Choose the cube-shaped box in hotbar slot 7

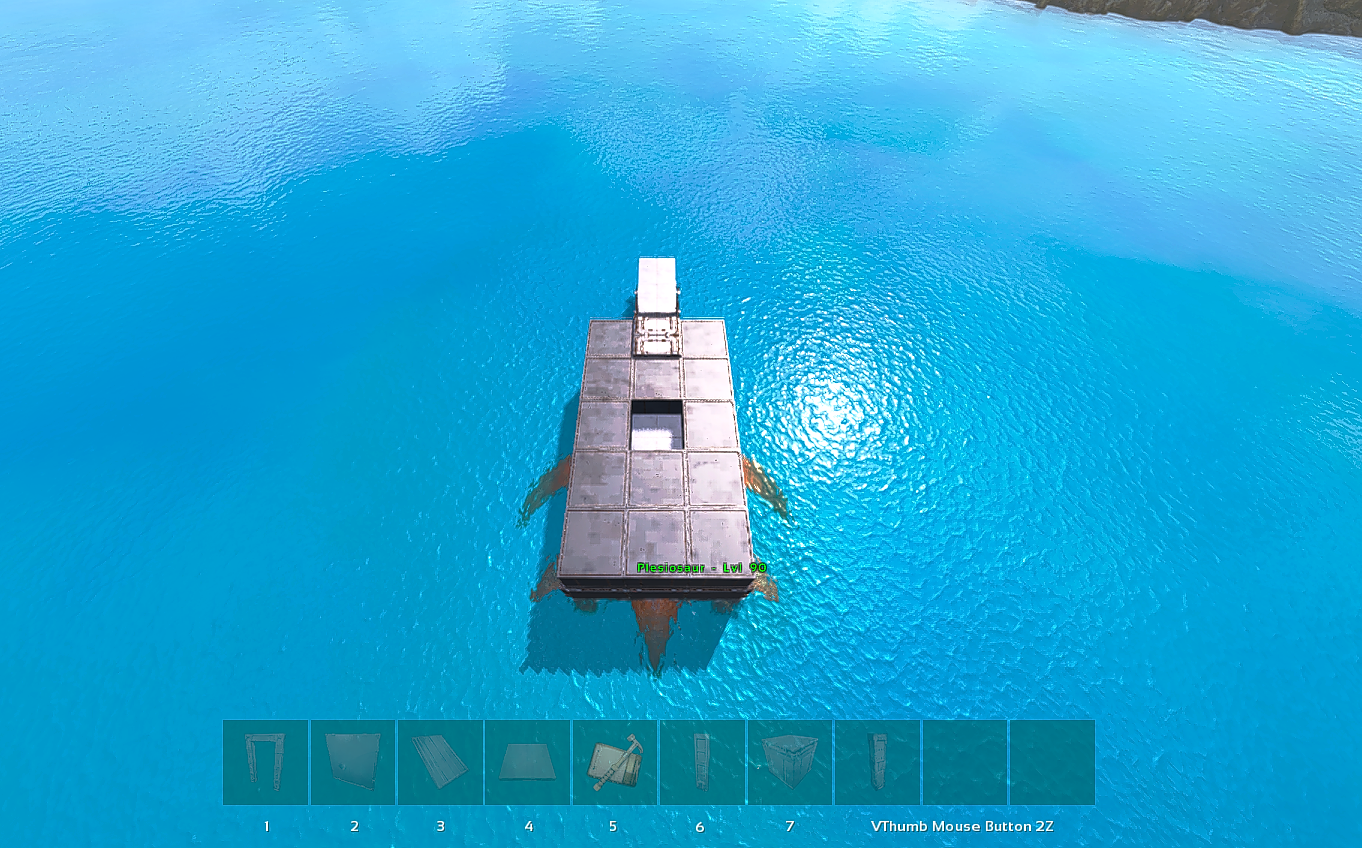(x=789, y=762)
